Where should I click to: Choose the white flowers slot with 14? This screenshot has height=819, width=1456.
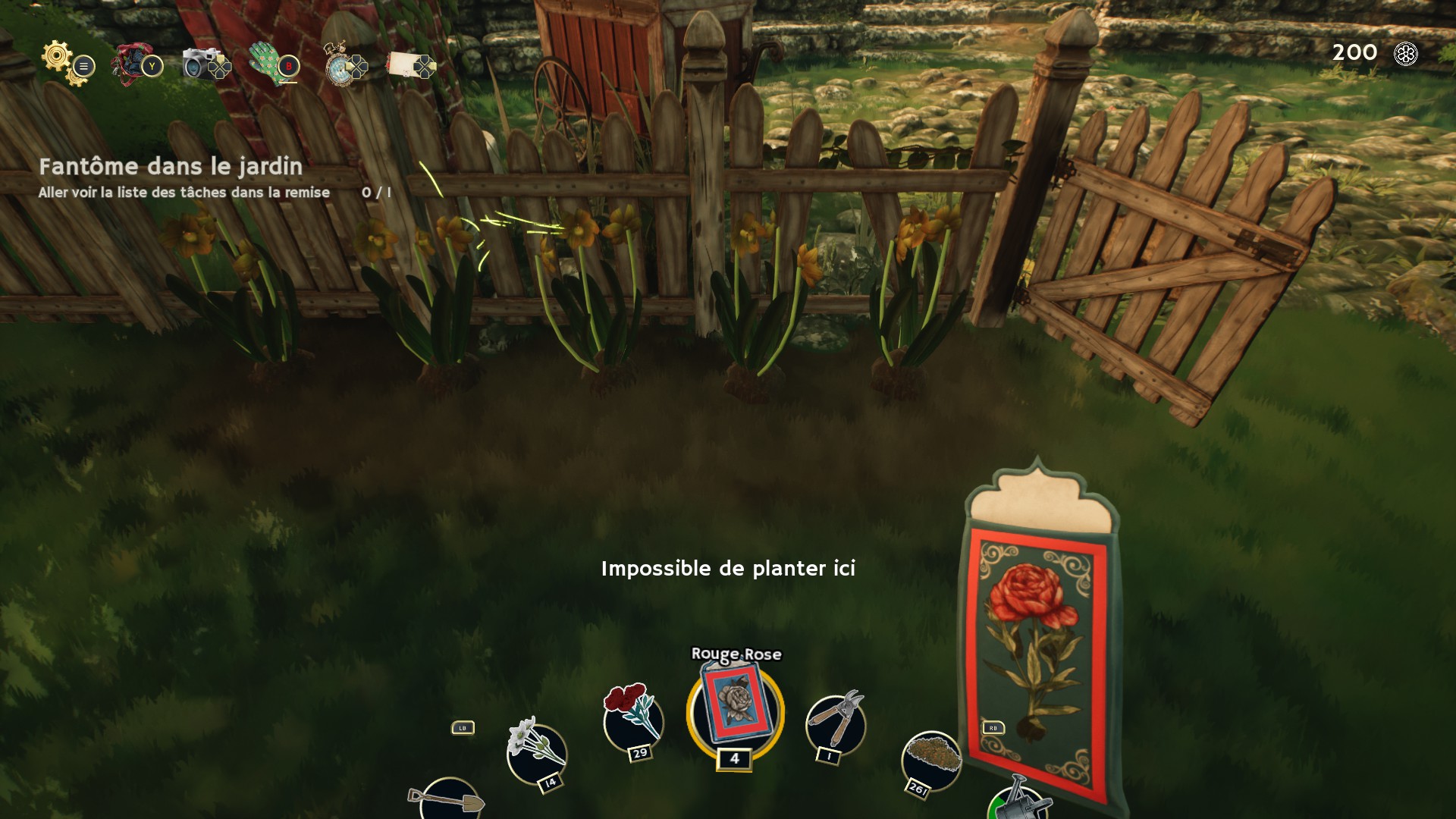[536, 752]
